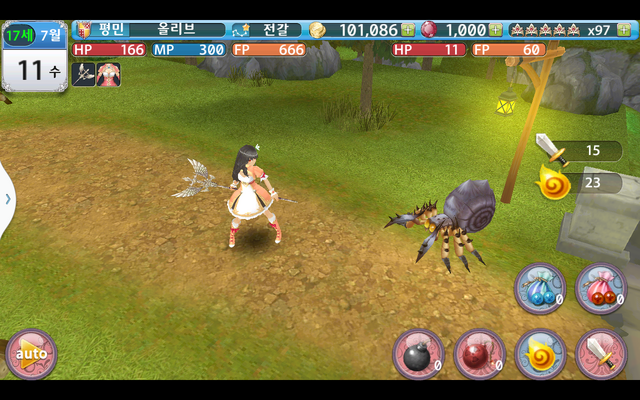Select the equipped weapon icon under HP

click(x=83, y=74)
